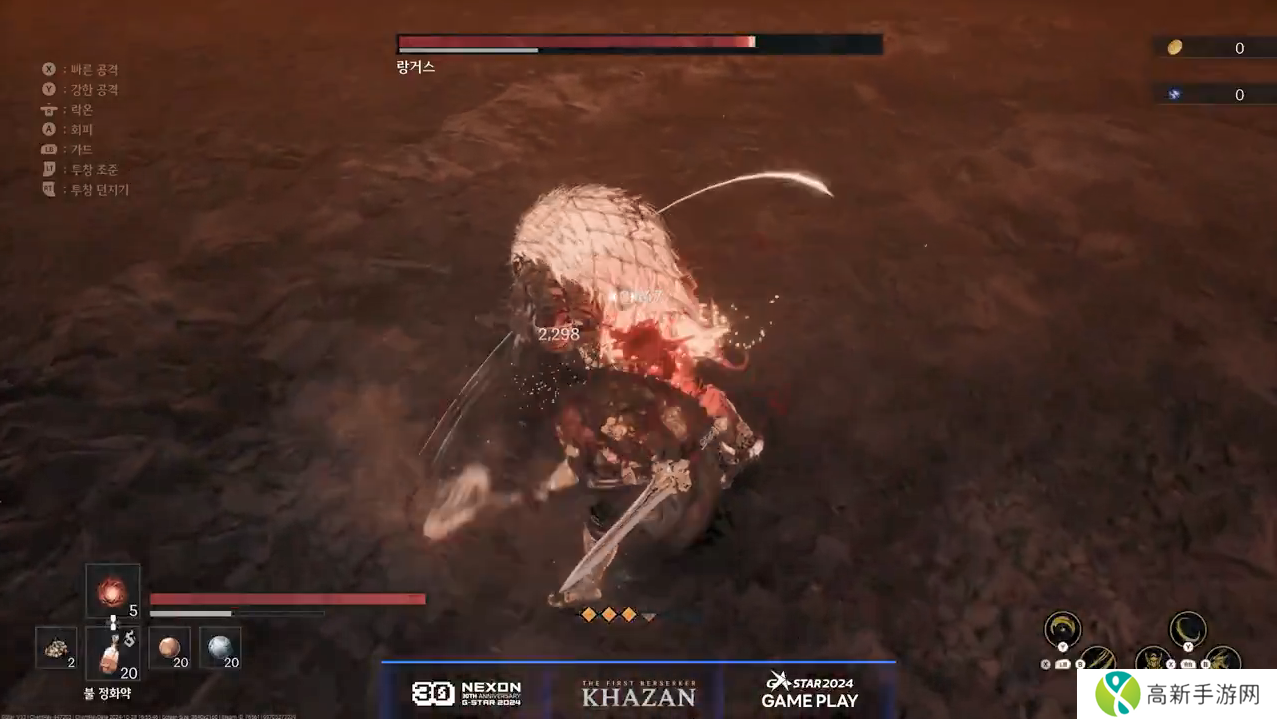The width and height of the screenshot is (1277, 719).
Task: Trigger the crescent moon slash skill
Action: (1187, 629)
